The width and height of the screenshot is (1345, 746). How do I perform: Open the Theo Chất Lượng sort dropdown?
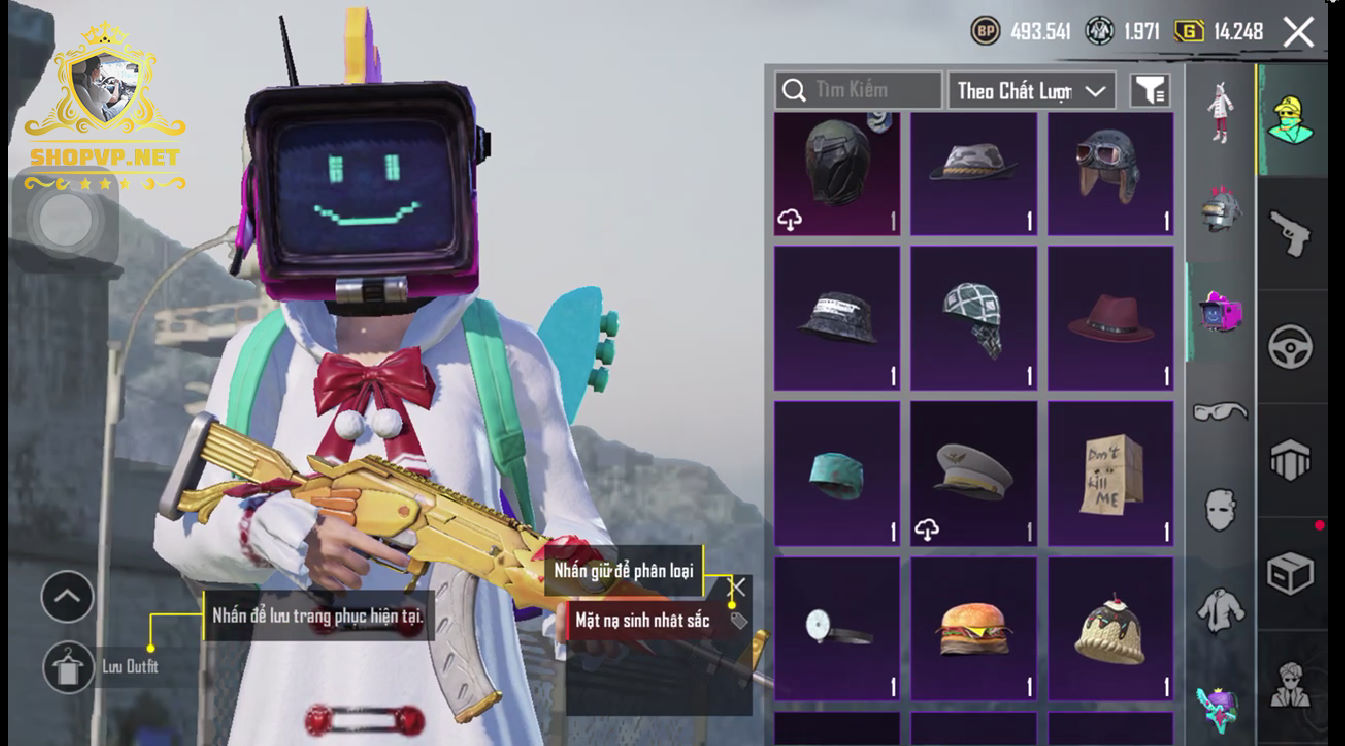1031,91
